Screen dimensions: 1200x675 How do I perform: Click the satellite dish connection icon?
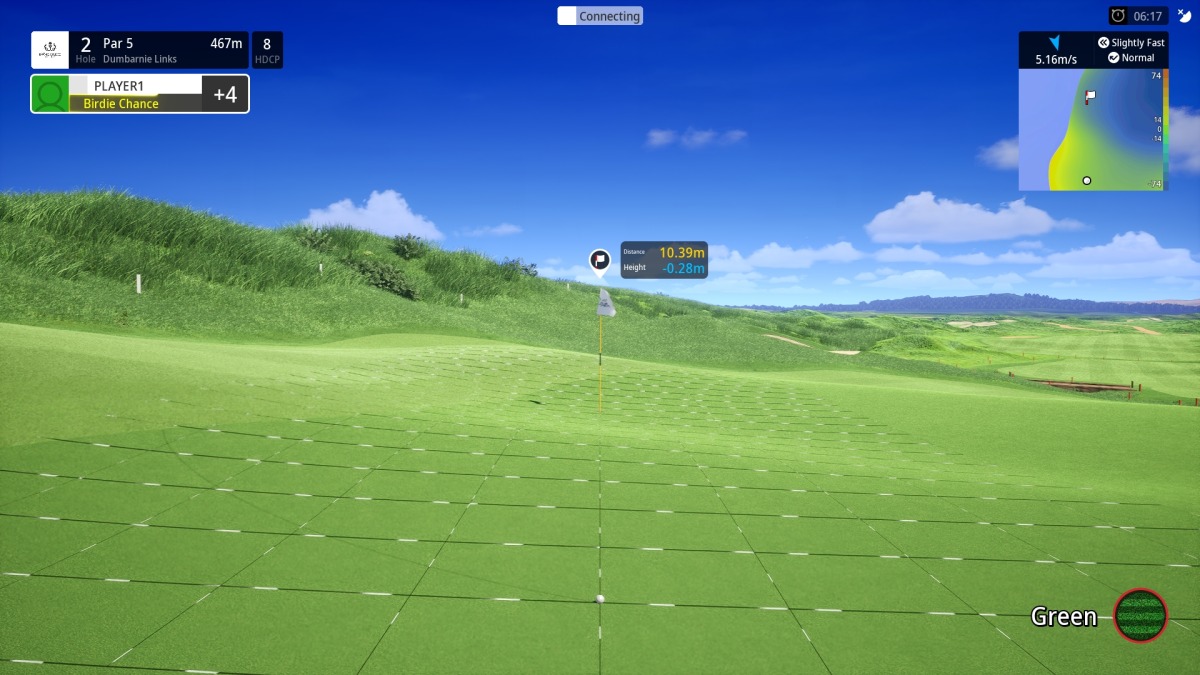1185,16
